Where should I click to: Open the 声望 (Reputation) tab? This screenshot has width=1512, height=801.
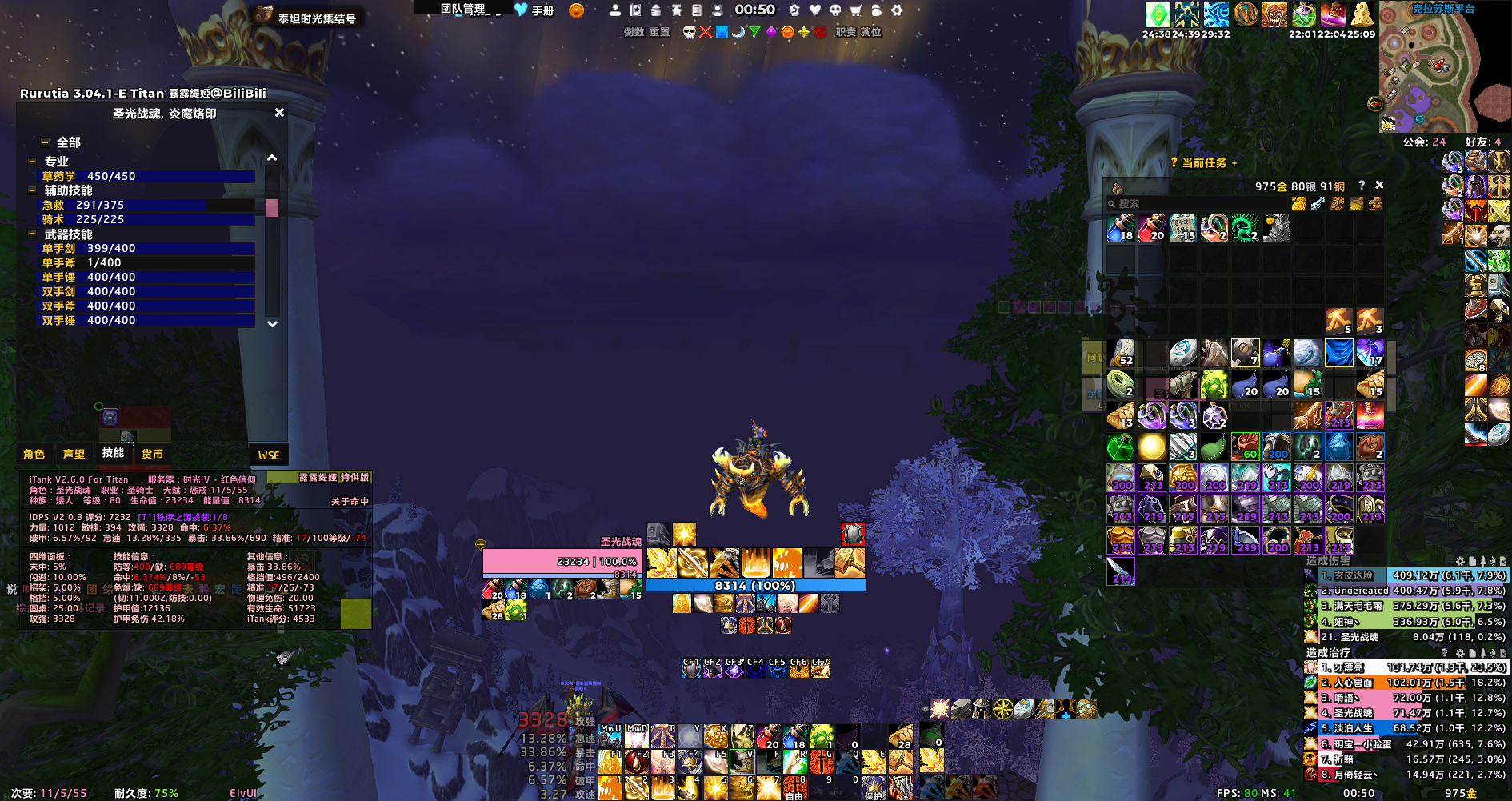pyautogui.click(x=74, y=454)
